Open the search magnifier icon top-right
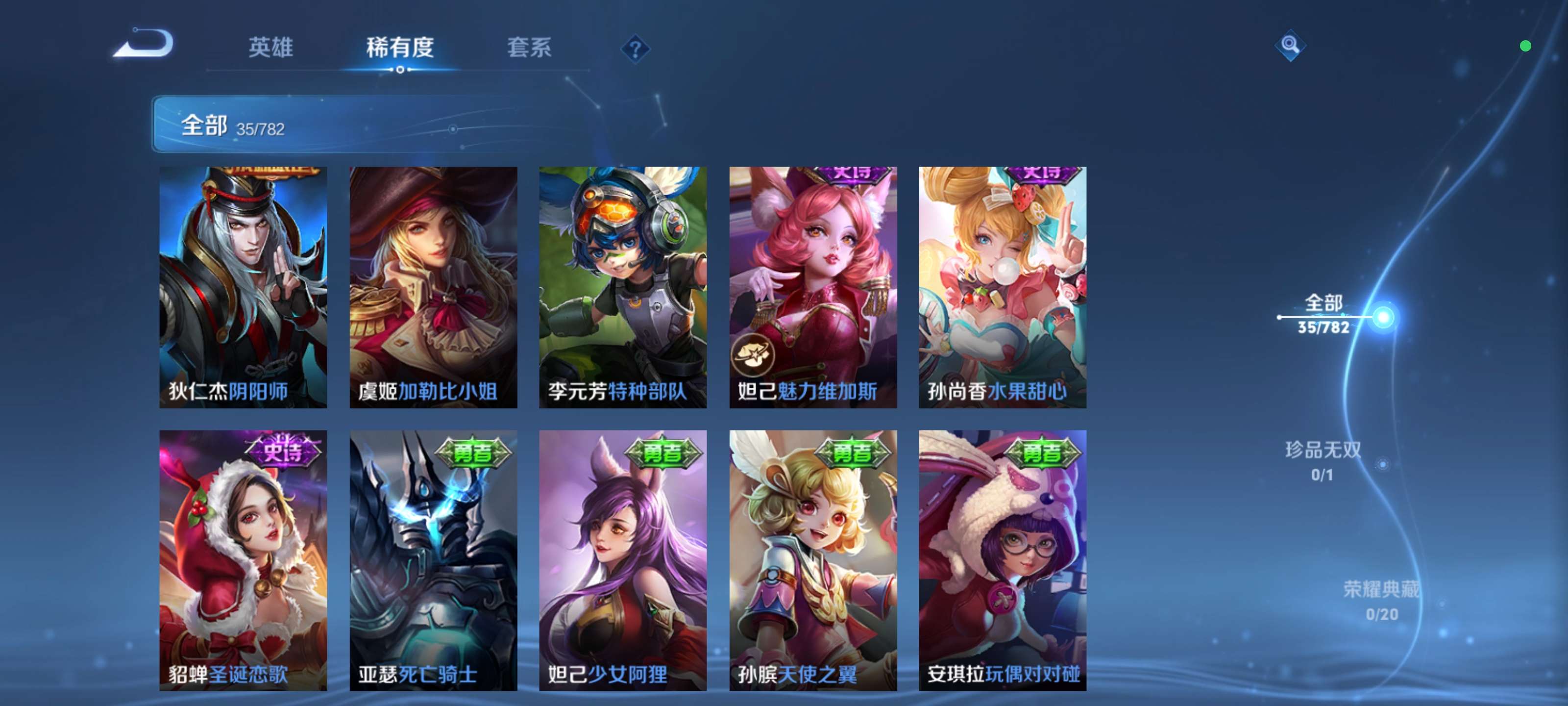Screen dimensions: 1568x706 (x=1292, y=46)
